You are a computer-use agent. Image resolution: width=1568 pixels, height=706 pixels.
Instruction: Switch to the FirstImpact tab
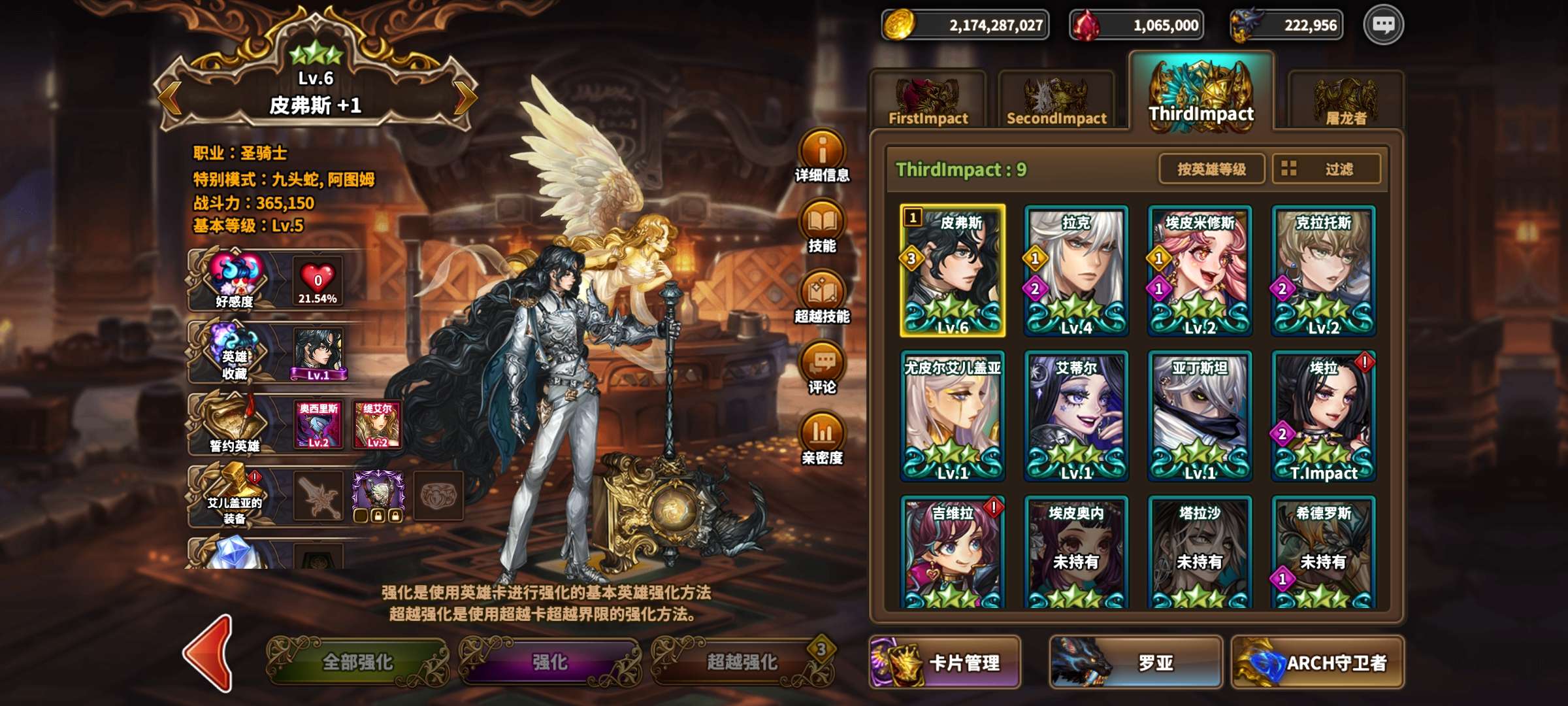(928, 101)
